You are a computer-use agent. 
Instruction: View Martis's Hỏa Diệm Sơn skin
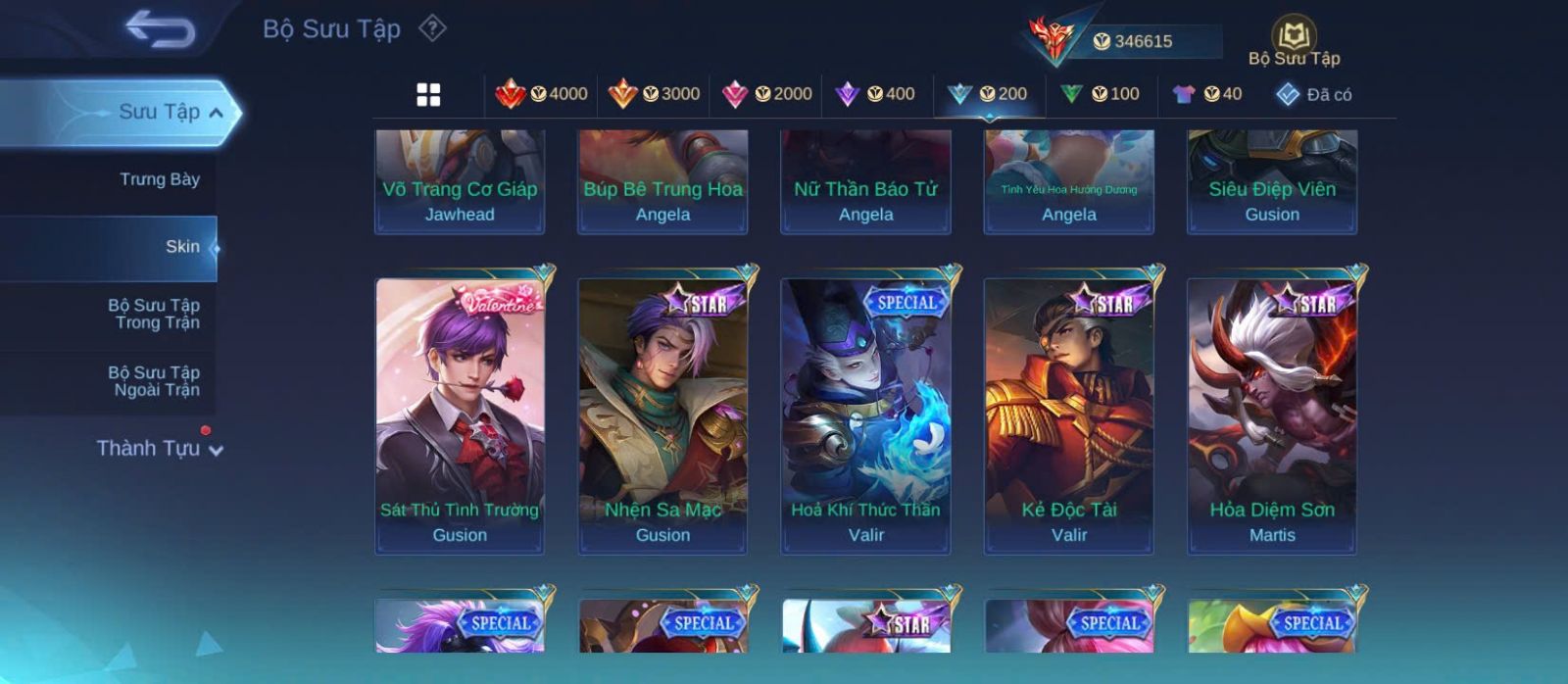tap(1272, 415)
